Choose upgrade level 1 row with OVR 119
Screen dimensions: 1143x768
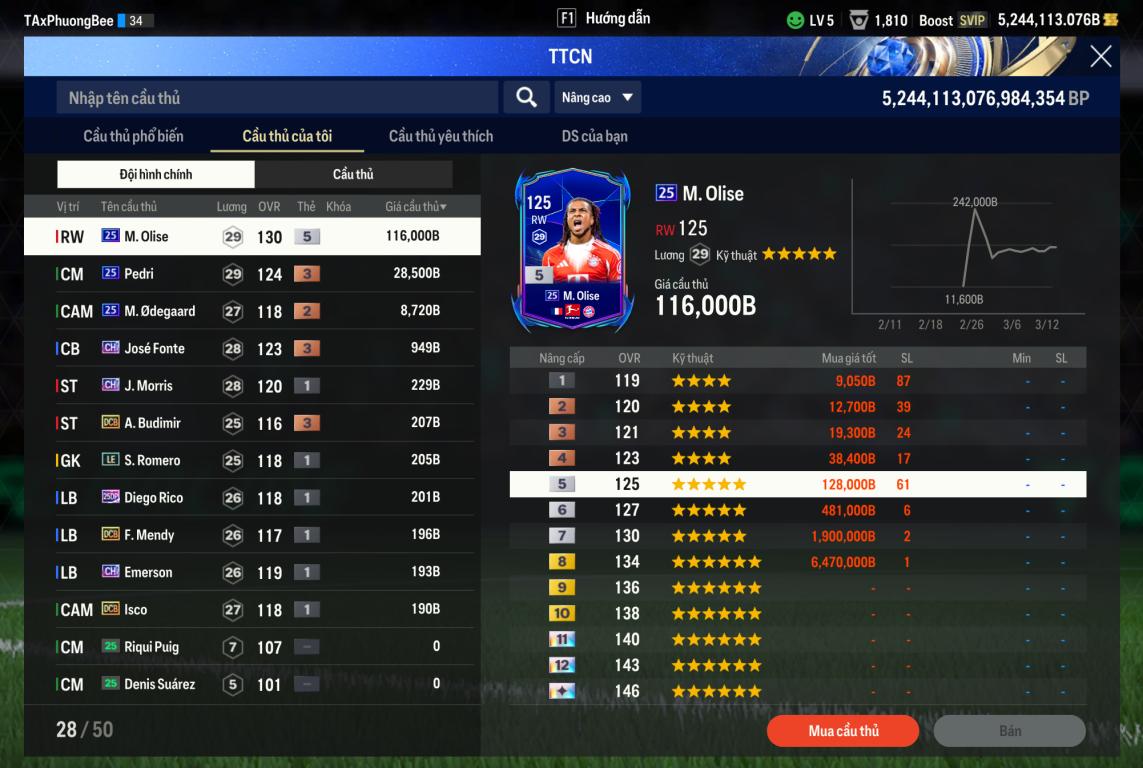(x=797, y=381)
